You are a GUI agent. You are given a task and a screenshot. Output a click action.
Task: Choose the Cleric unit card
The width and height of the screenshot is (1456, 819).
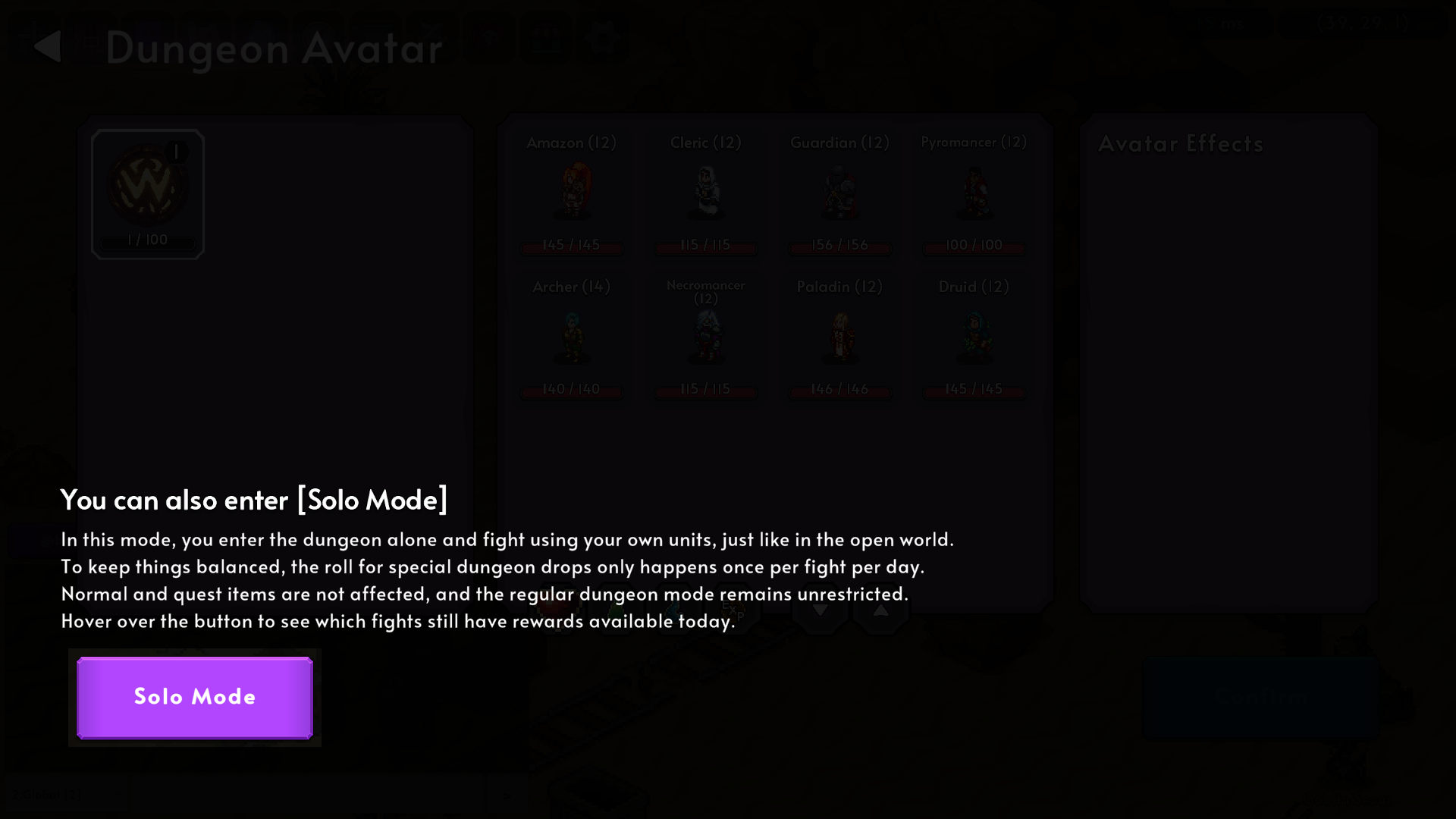[x=705, y=193]
